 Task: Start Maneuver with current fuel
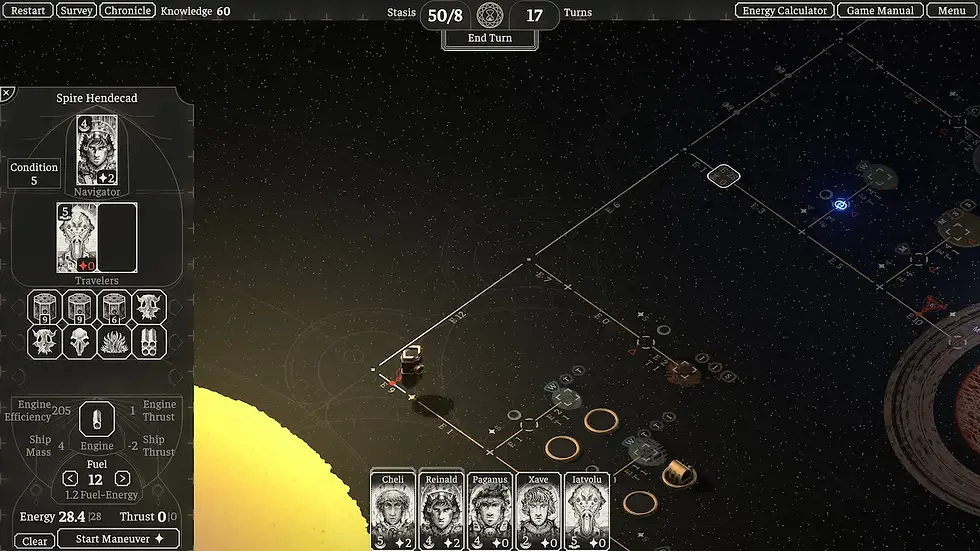(118, 539)
